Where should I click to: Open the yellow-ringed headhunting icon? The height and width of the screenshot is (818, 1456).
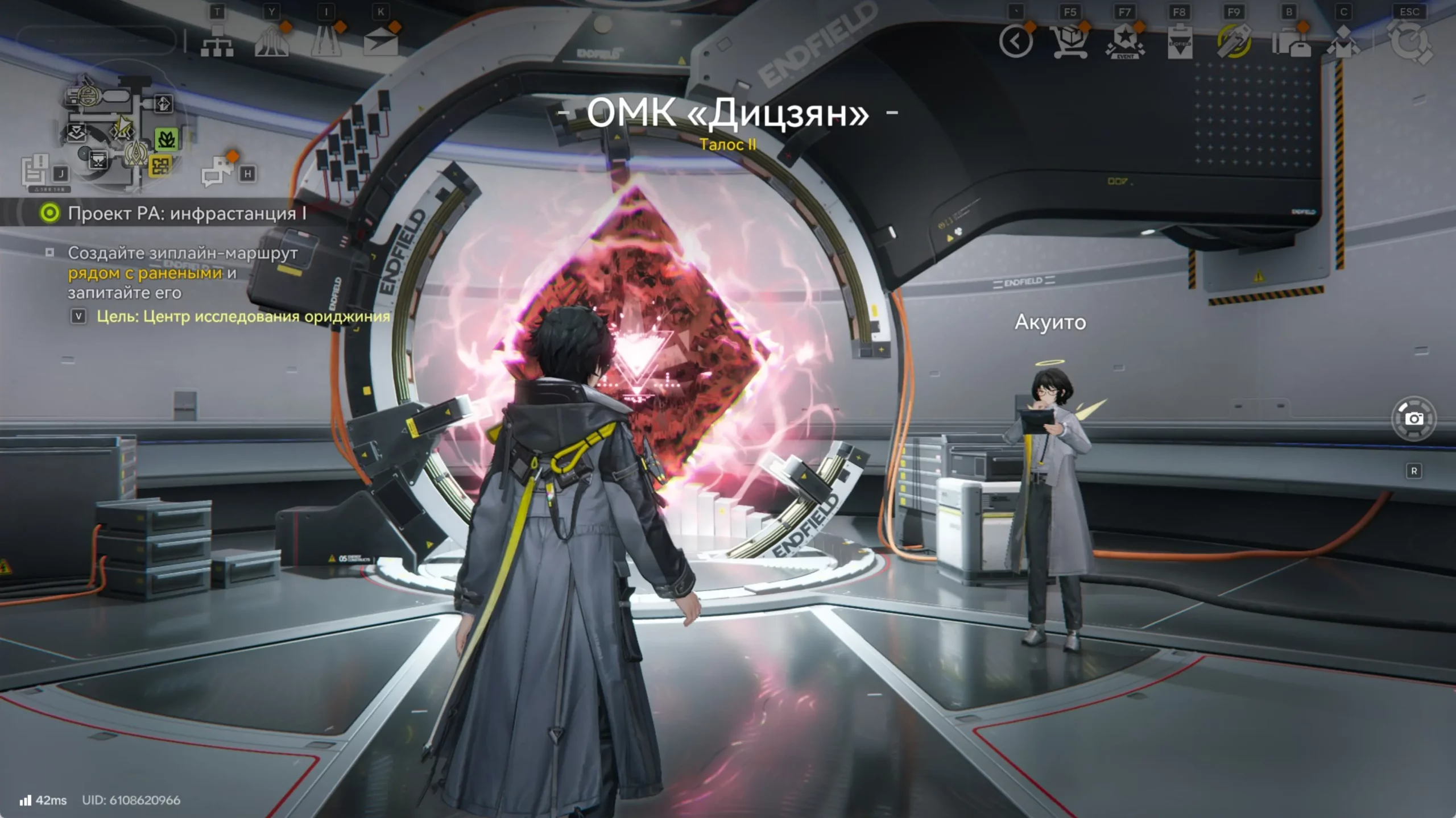pos(1234,41)
